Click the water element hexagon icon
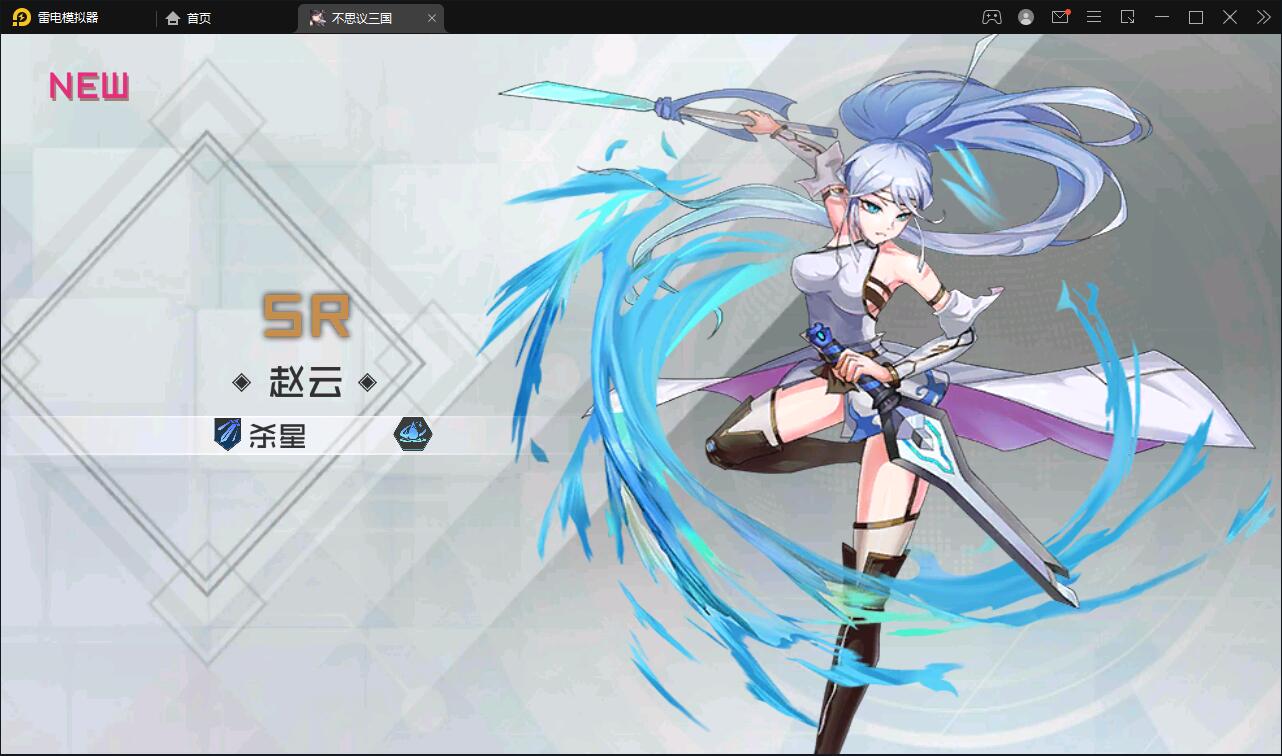This screenshot has height=756, width=1282. [411, 435]
